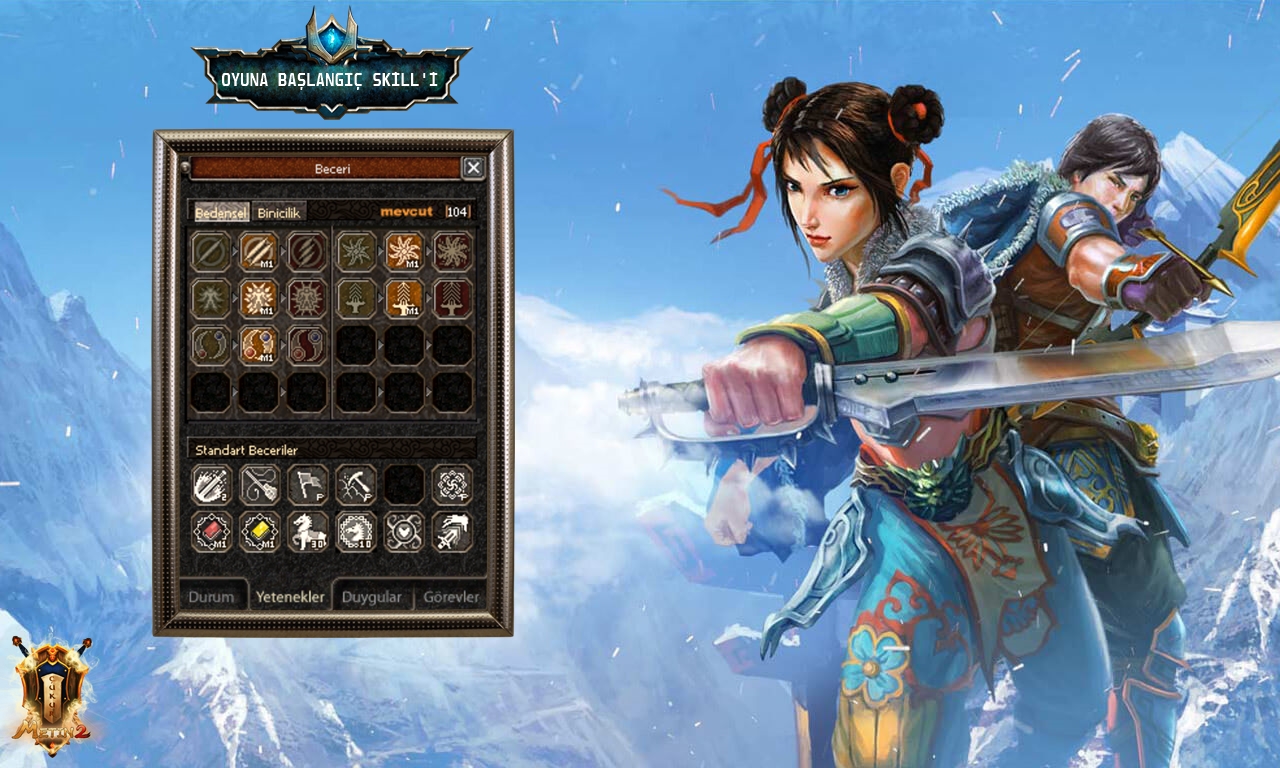Screen dimensions: 1280x768
Task: Click the fishing rod skill icon
Action: click(x=259, y=484)
